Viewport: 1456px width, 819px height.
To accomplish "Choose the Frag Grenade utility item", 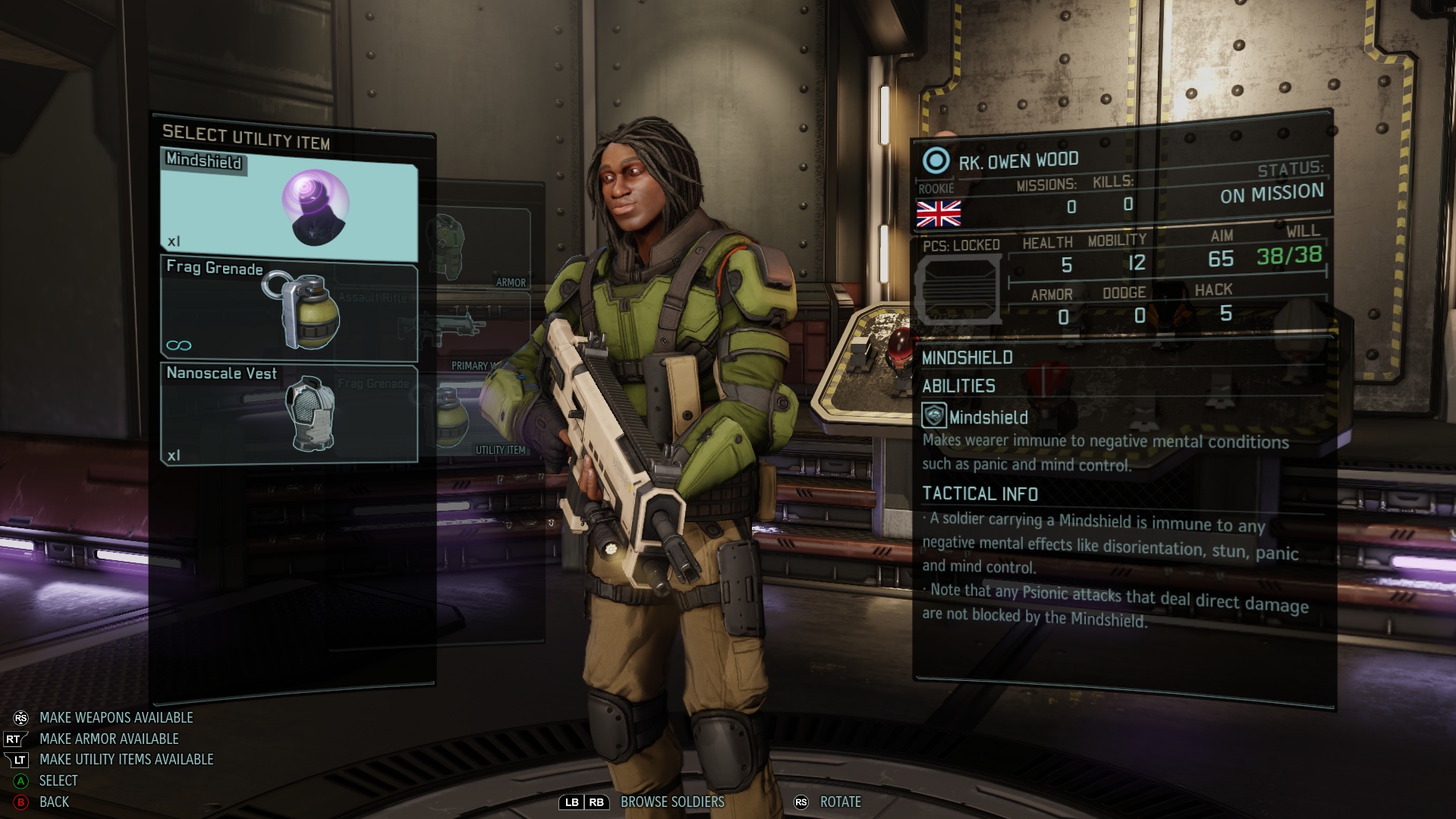I will (x=289, y=310).
